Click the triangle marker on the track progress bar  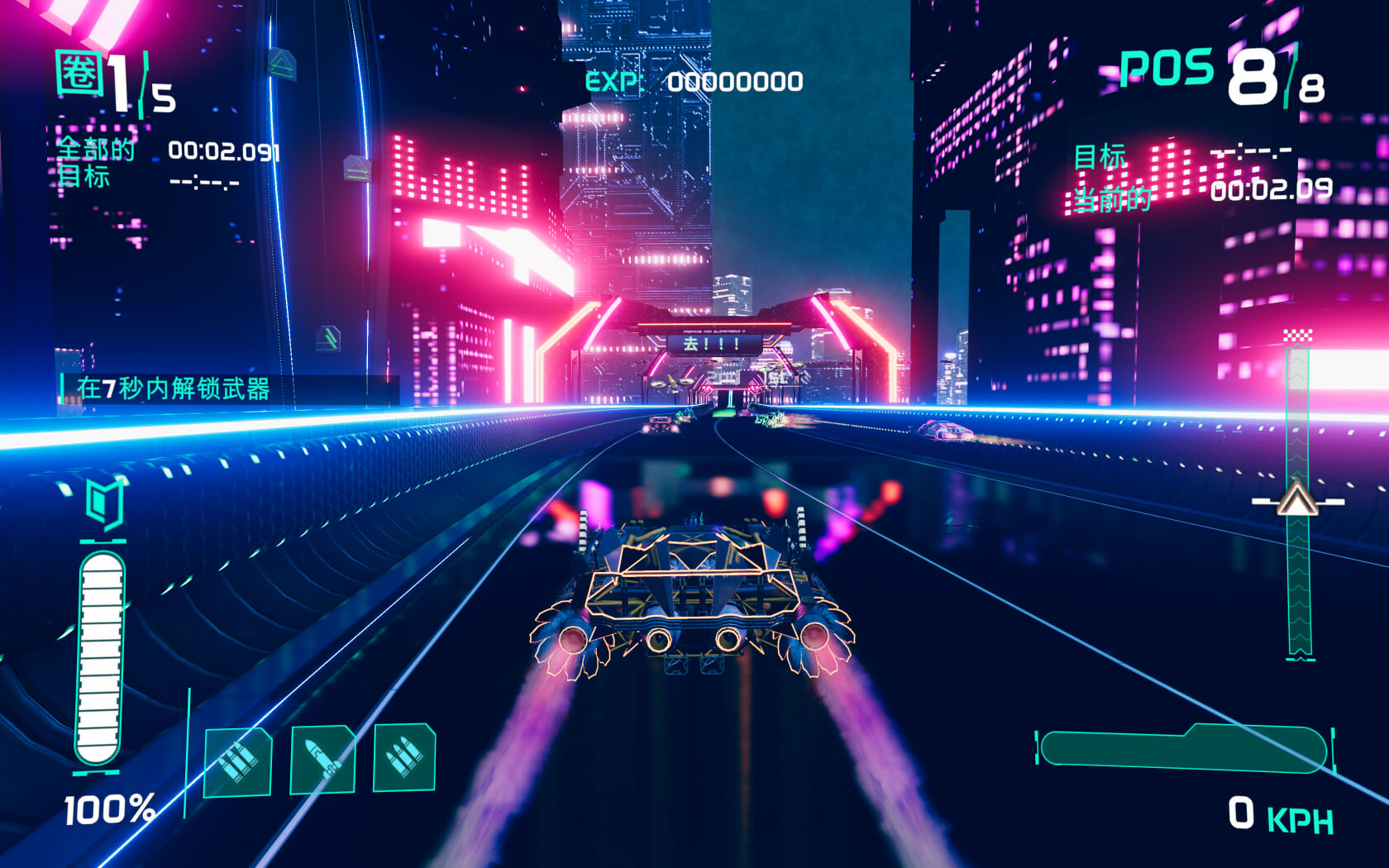[1297, 499]
